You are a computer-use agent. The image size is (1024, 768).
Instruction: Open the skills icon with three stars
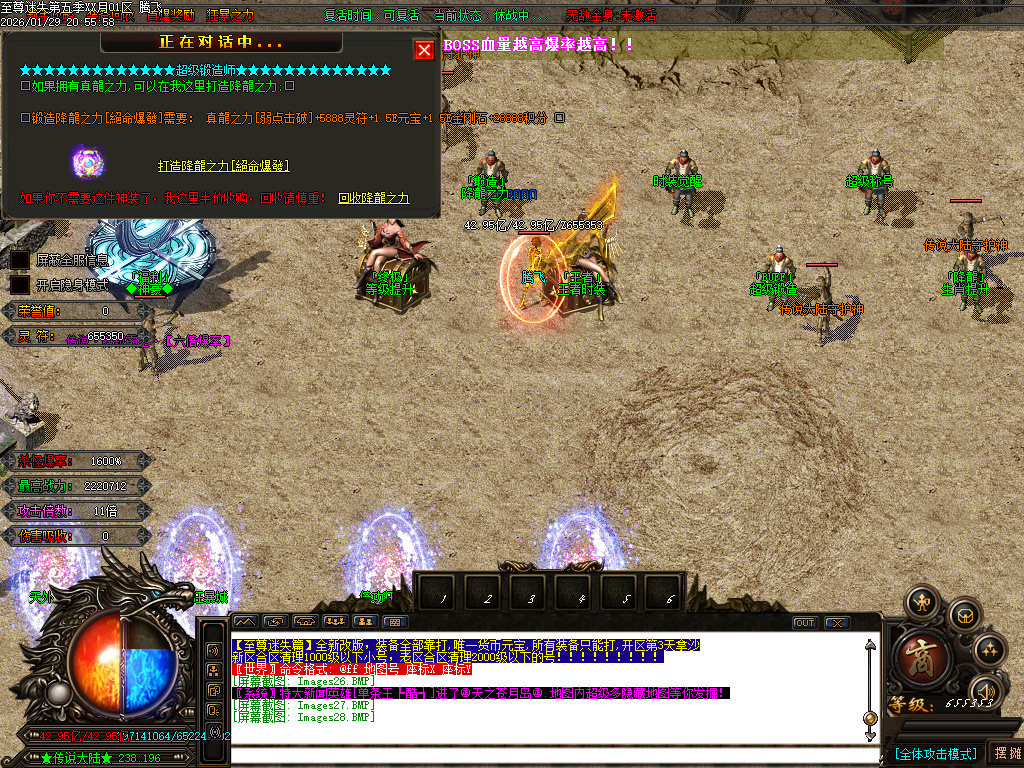pos(988,648)
